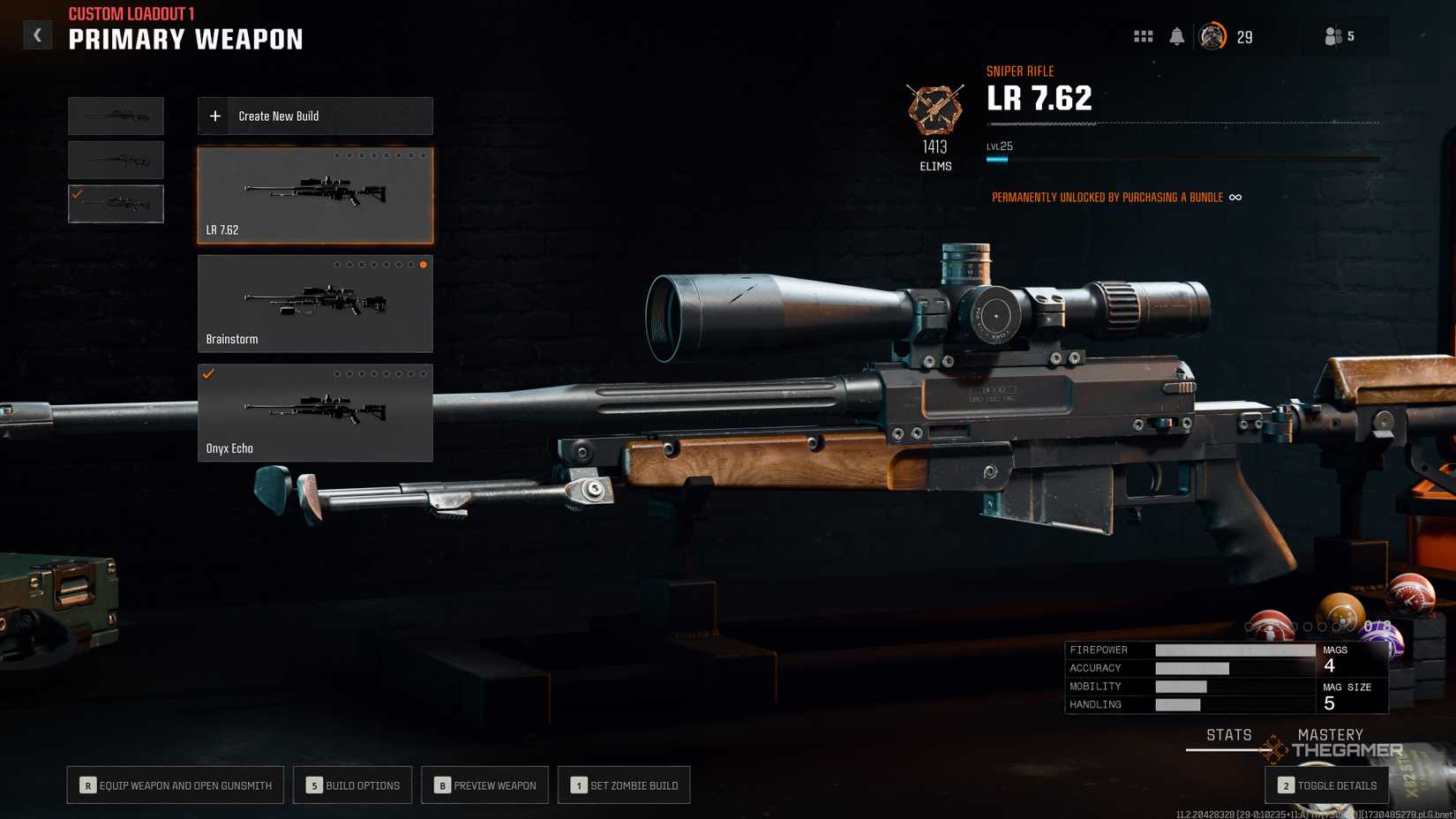Click the plus icon on Create New Build
The width and height of the screenshot is (1456, 819).
coord(214,116)
